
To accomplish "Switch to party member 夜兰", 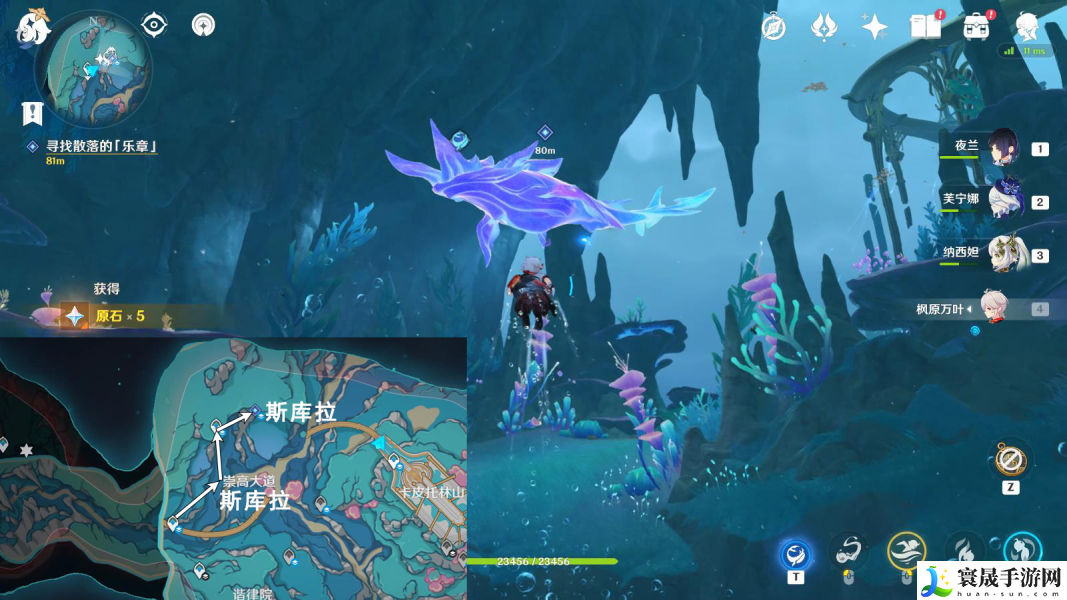I will [1001, 148].
